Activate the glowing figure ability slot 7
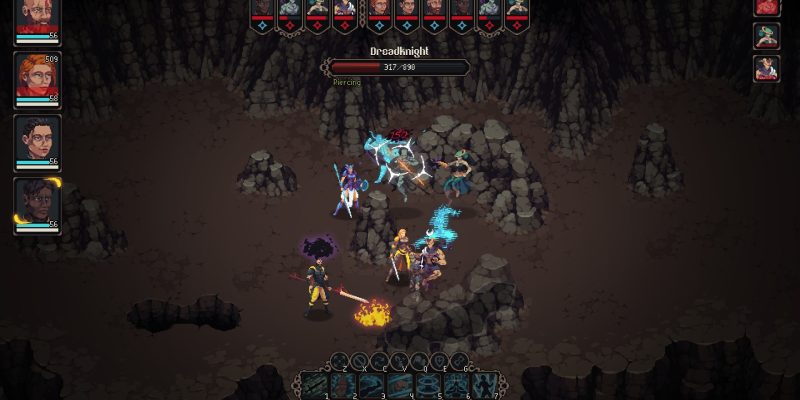Viewport: 800px width, 400px height. coord(486,384)
